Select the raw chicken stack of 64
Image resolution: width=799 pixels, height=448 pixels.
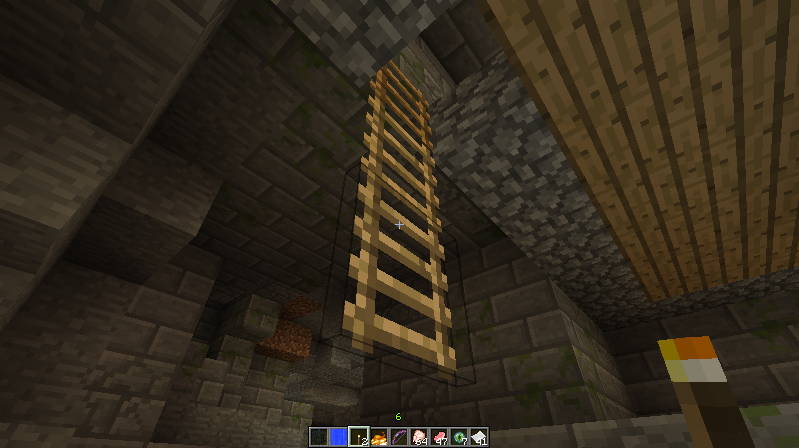pos(419,437)
